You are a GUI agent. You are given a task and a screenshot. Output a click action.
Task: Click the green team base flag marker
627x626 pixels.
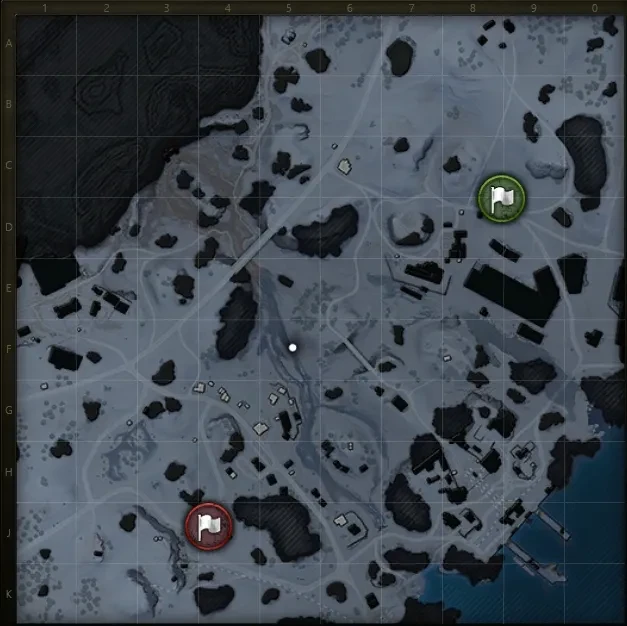(501, 197)
